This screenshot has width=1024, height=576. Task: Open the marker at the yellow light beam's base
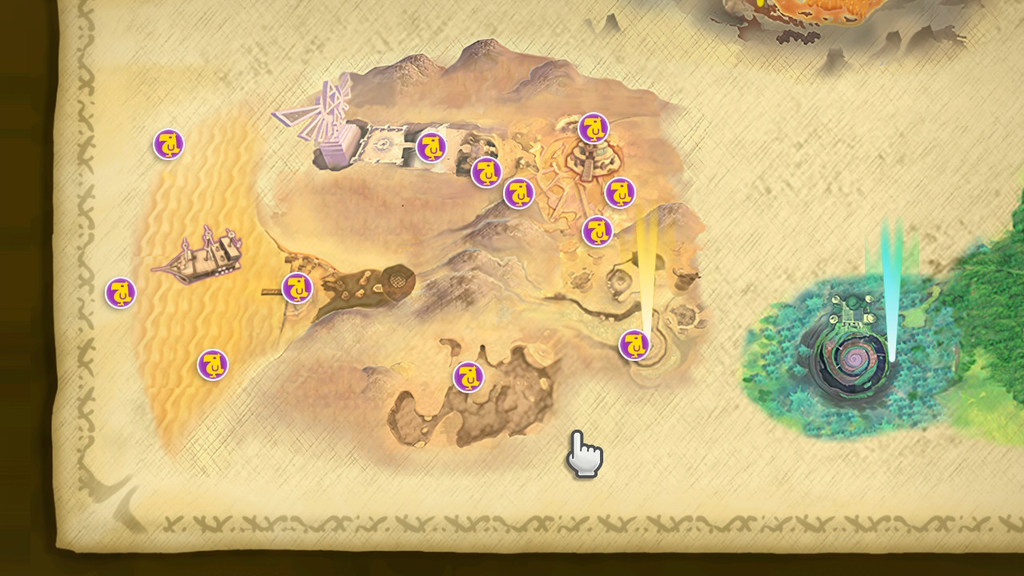pos(634,345)
